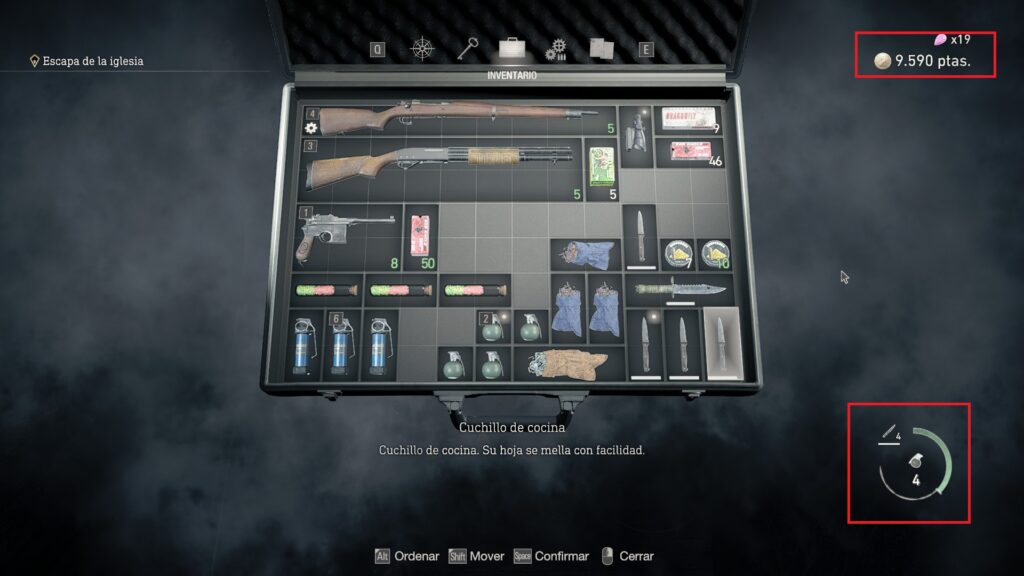The height and width of the screenshot is (576, 1024).
Task: Switch to the files tab
Action: pyautogui.click(x=601, y=48)
